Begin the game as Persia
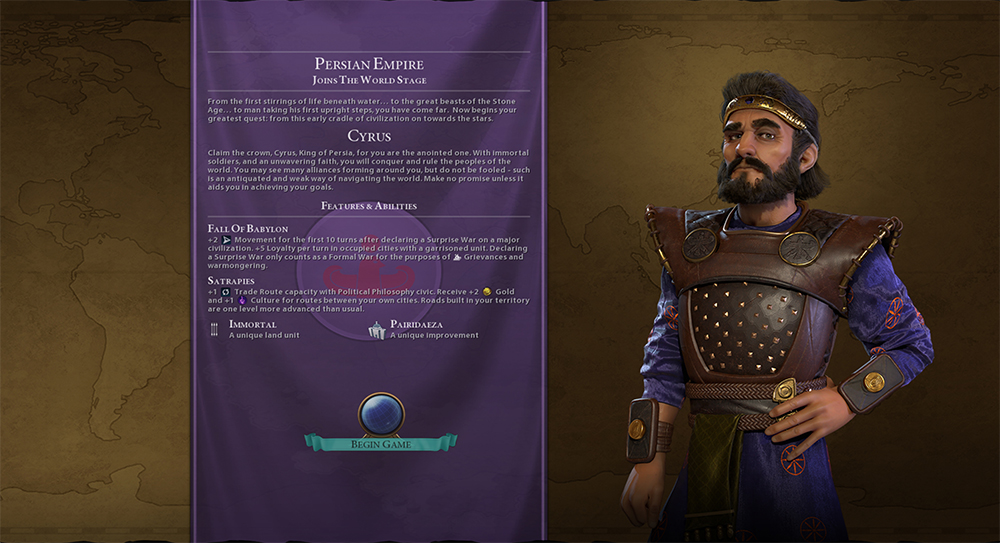 [x=381, y=442]
